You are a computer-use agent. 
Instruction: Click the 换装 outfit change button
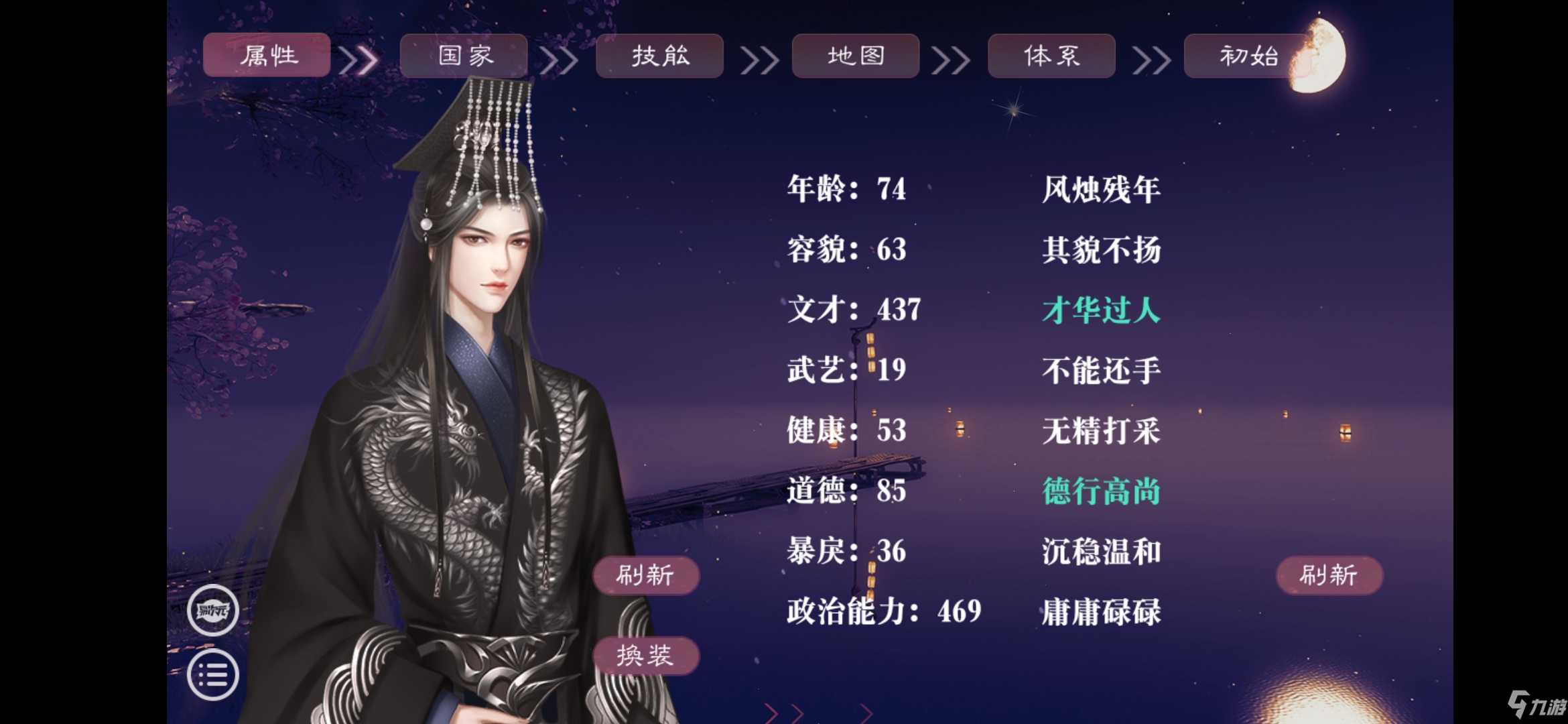point(647,656)
